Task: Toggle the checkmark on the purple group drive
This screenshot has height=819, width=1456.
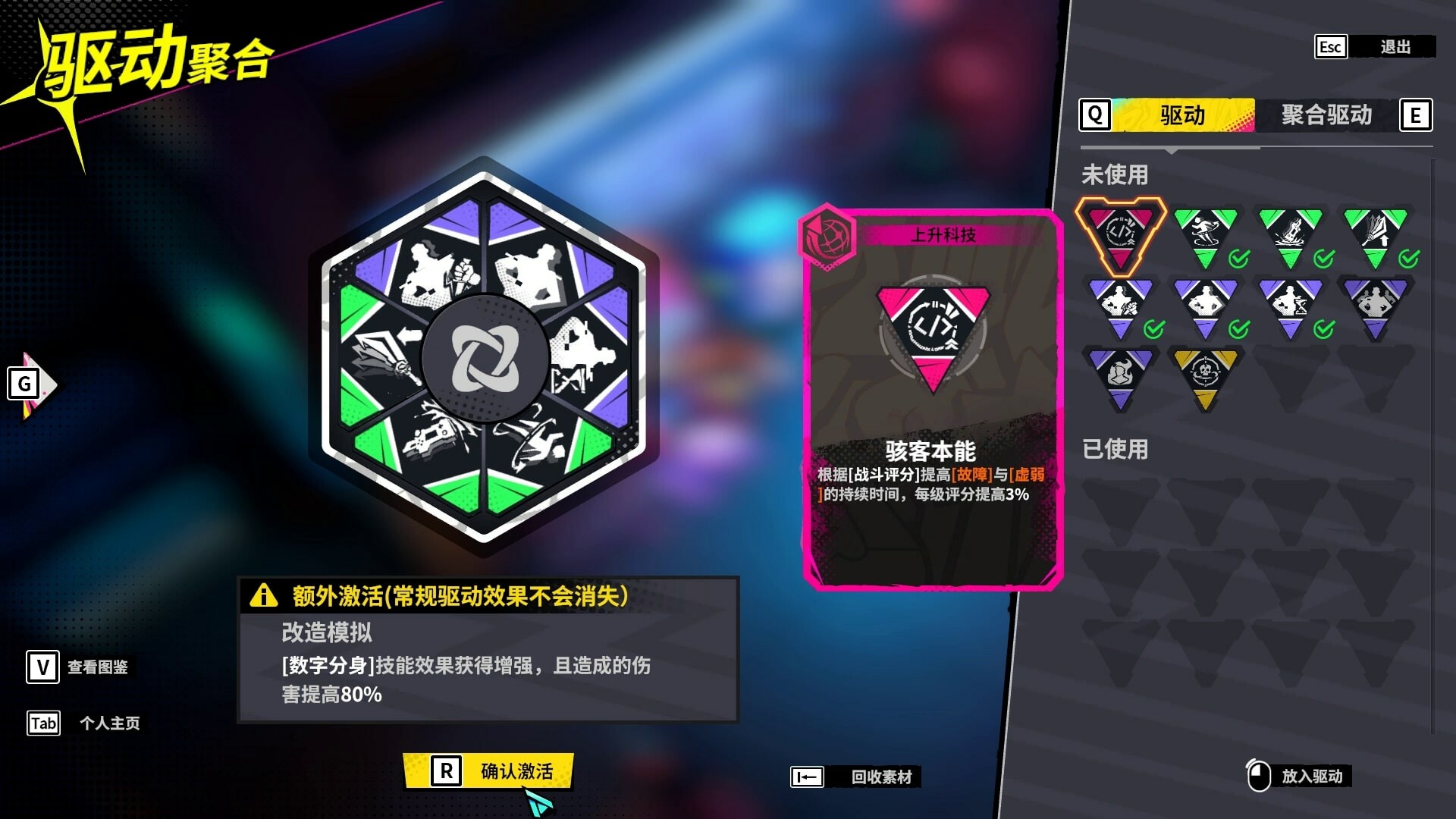Action: click(x=1407, y=329)
